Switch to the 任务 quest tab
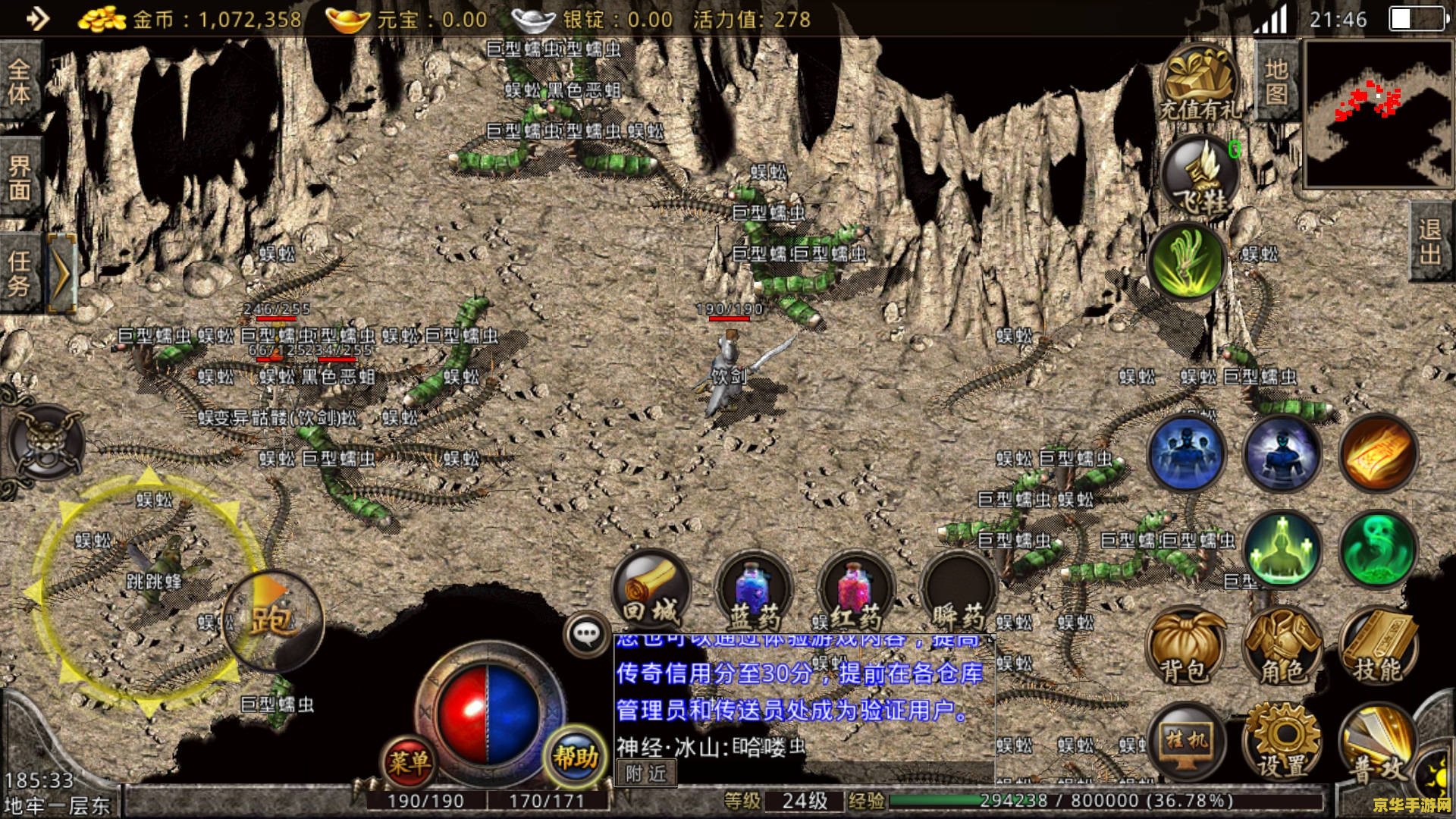 [x=20, y=273]
